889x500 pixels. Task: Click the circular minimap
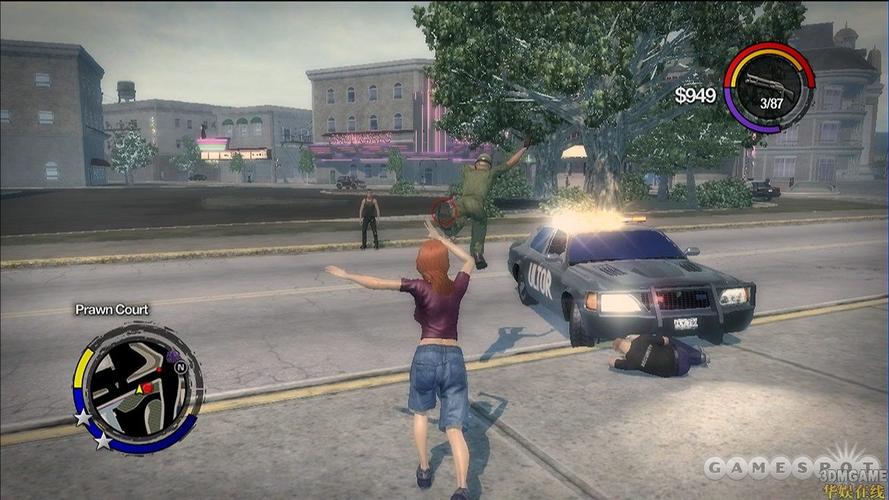(x=139, y=383)
